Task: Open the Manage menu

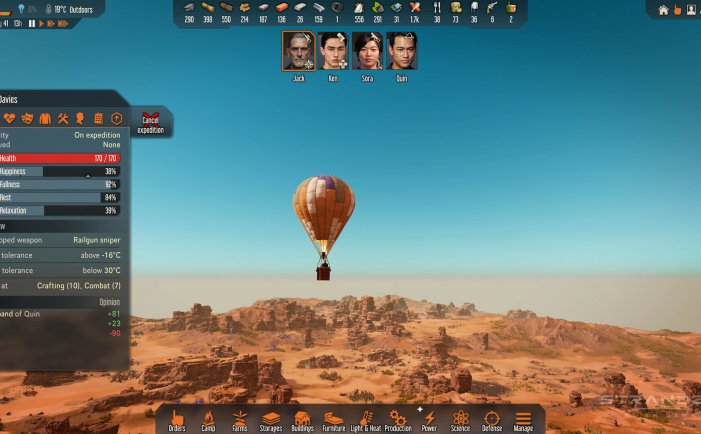Action: 523,419
